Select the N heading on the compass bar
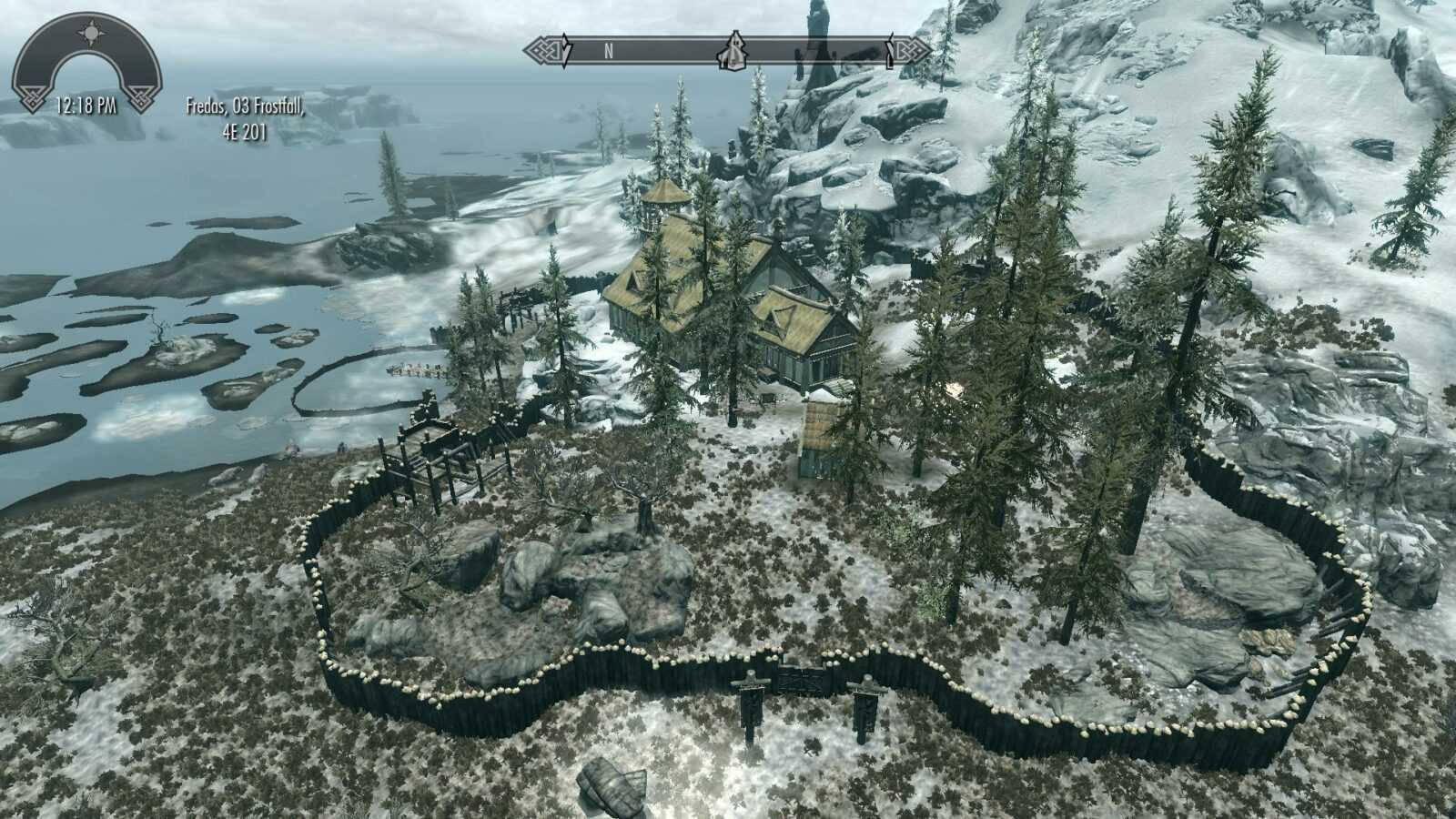Viewport: 1456px width, 819px height. click(609, 52)
